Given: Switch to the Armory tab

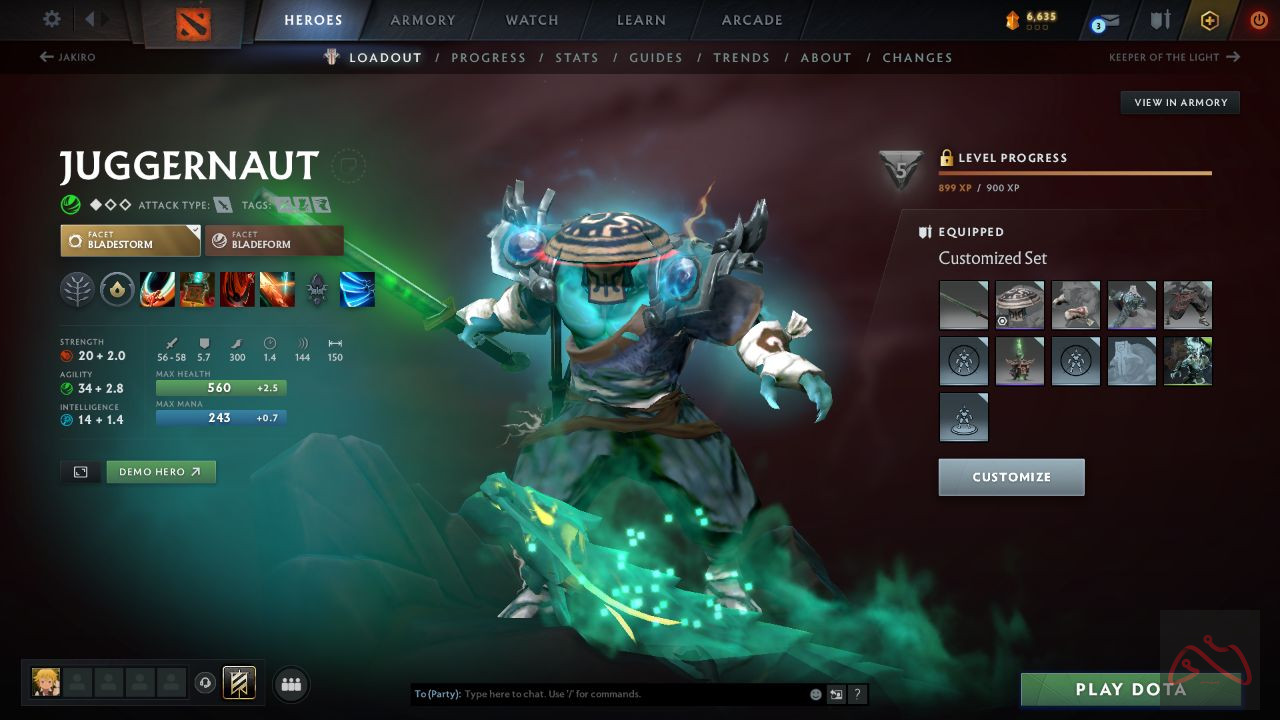Looking at the screenshot, I should (x=423, y=20).
